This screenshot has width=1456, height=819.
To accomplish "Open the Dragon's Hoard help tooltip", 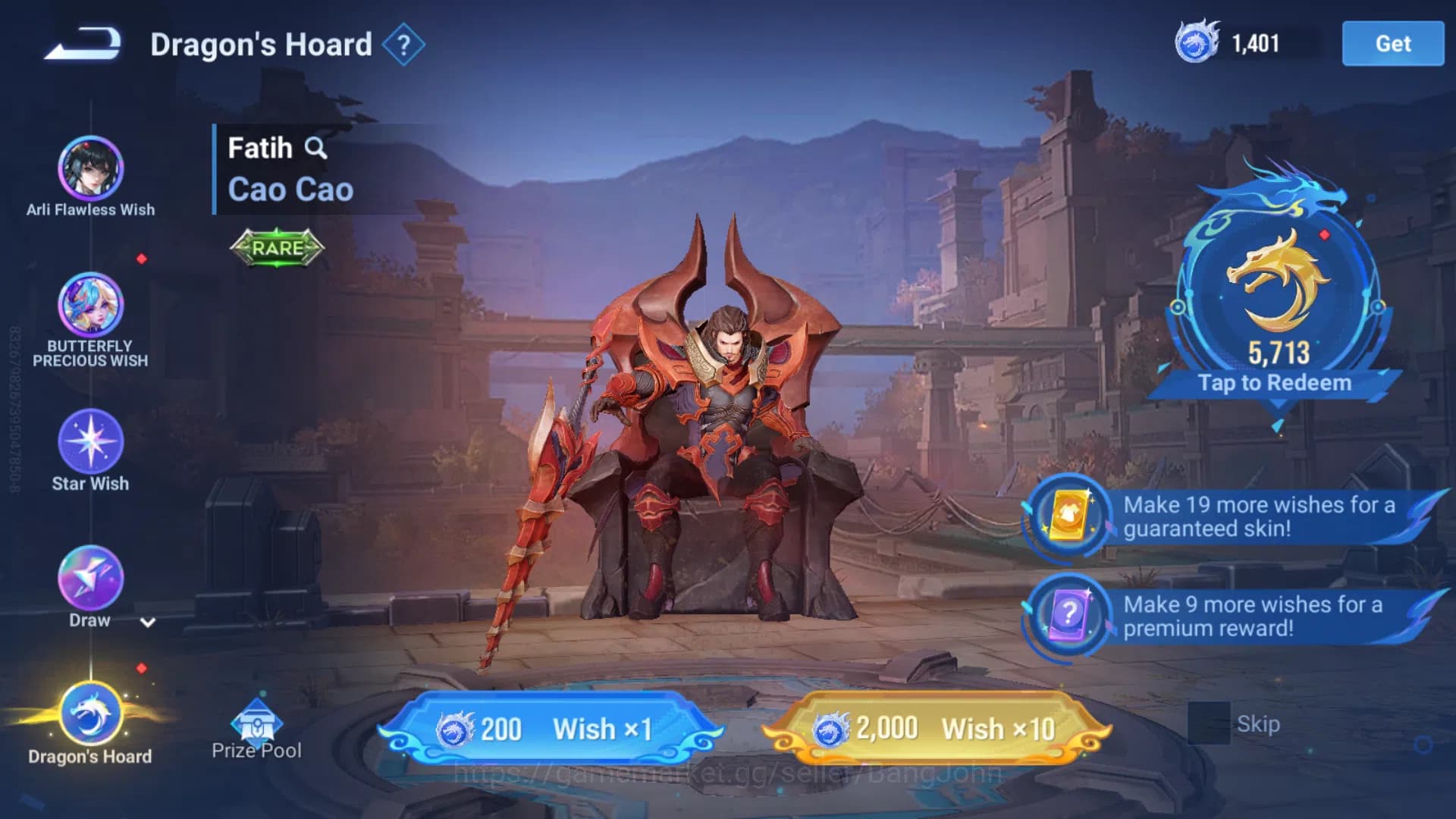I will coord(404,44).
